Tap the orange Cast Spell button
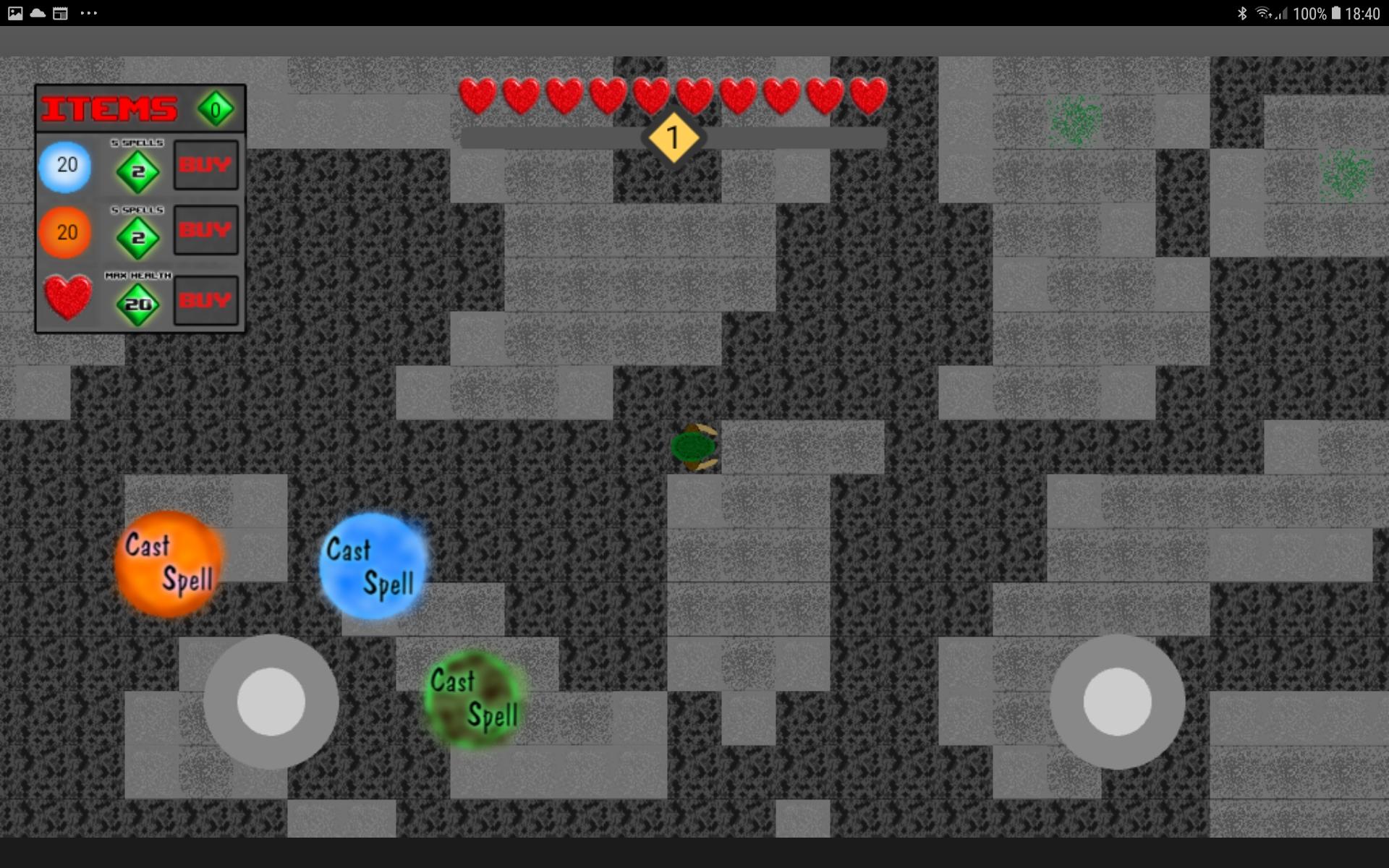The width and height of the screenshot is (1389, 868). coord(168,564)
